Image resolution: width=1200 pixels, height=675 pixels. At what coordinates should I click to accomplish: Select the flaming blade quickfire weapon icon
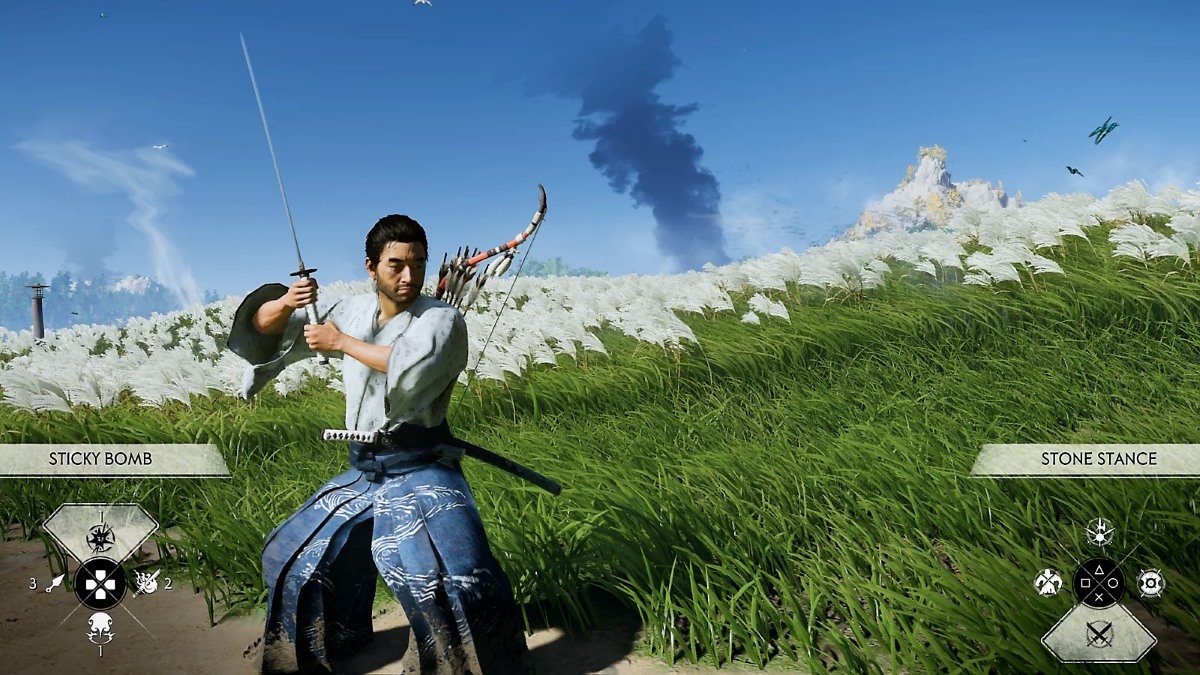(x=146, y=582)
